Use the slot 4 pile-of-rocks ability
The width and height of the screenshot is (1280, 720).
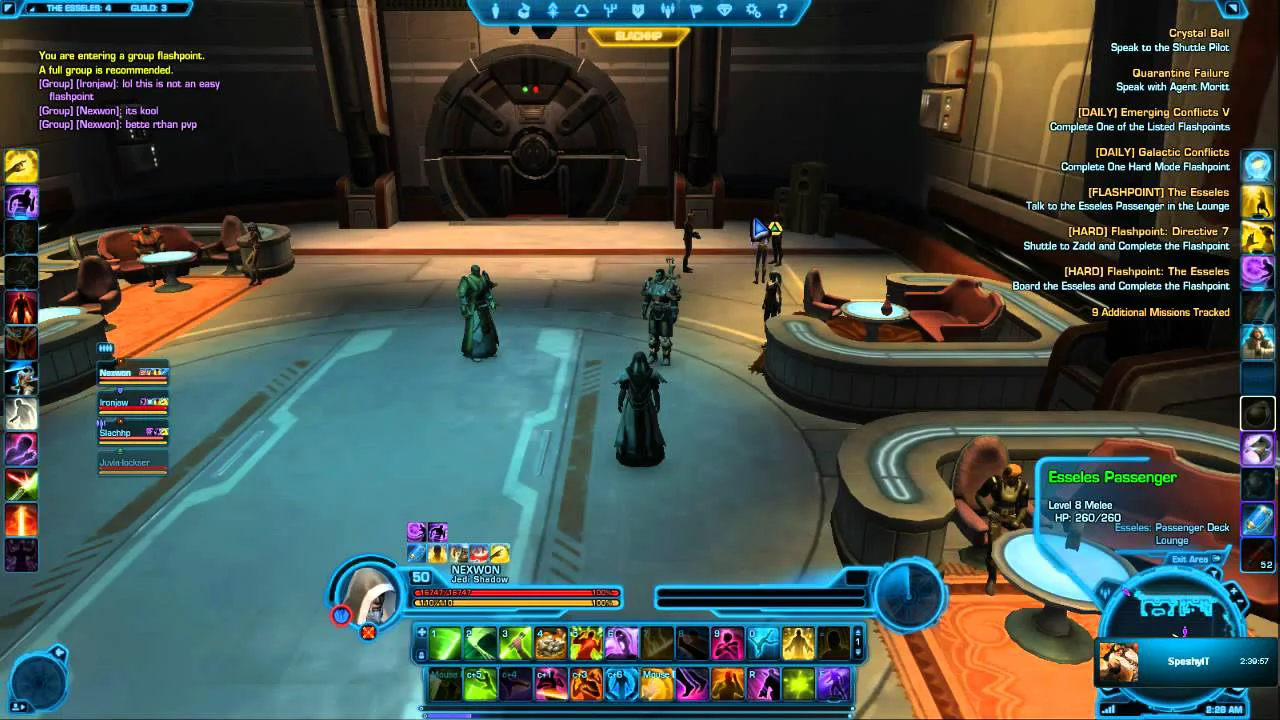pos(551,643)
